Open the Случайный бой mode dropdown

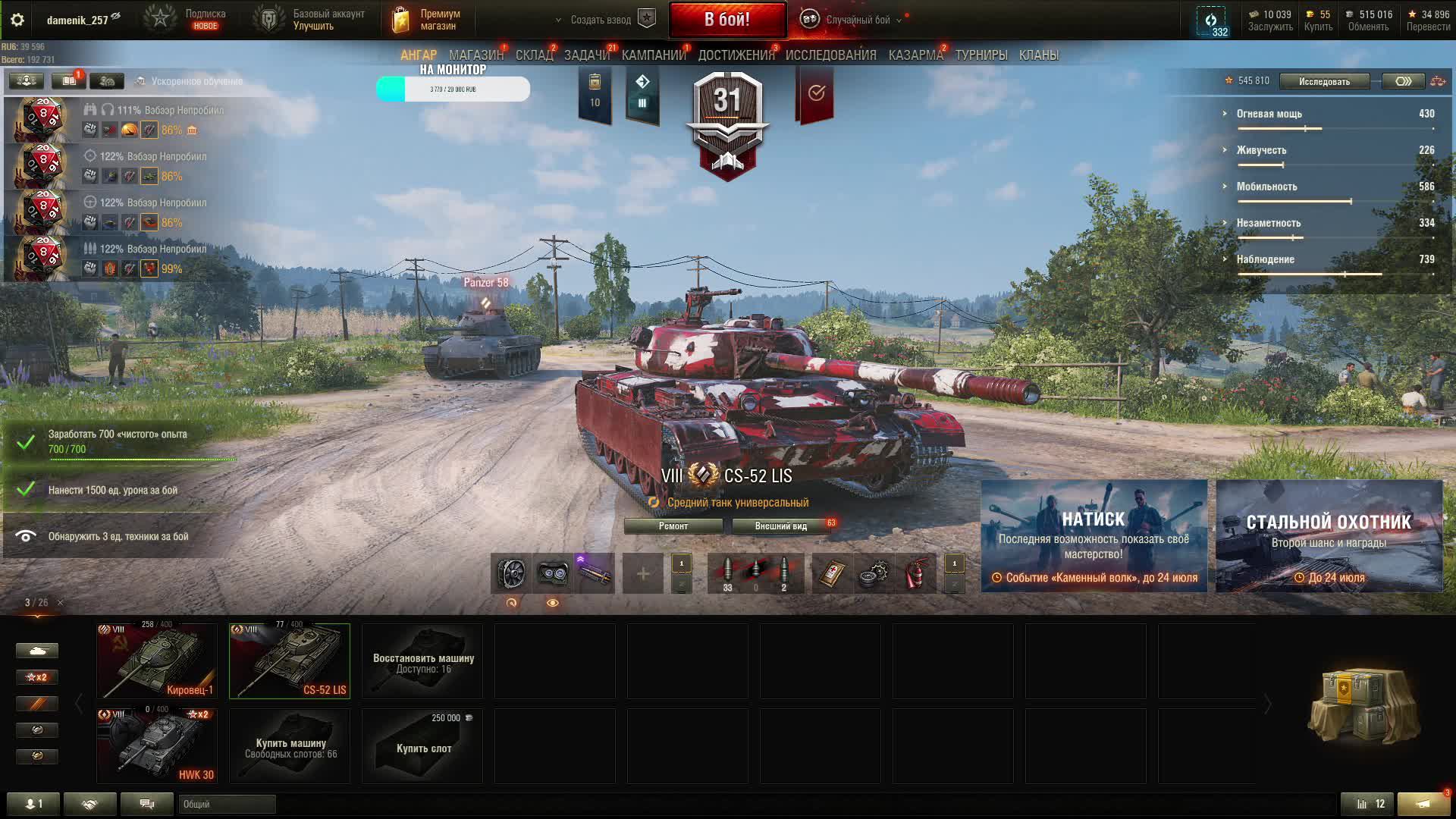[857, 20]
